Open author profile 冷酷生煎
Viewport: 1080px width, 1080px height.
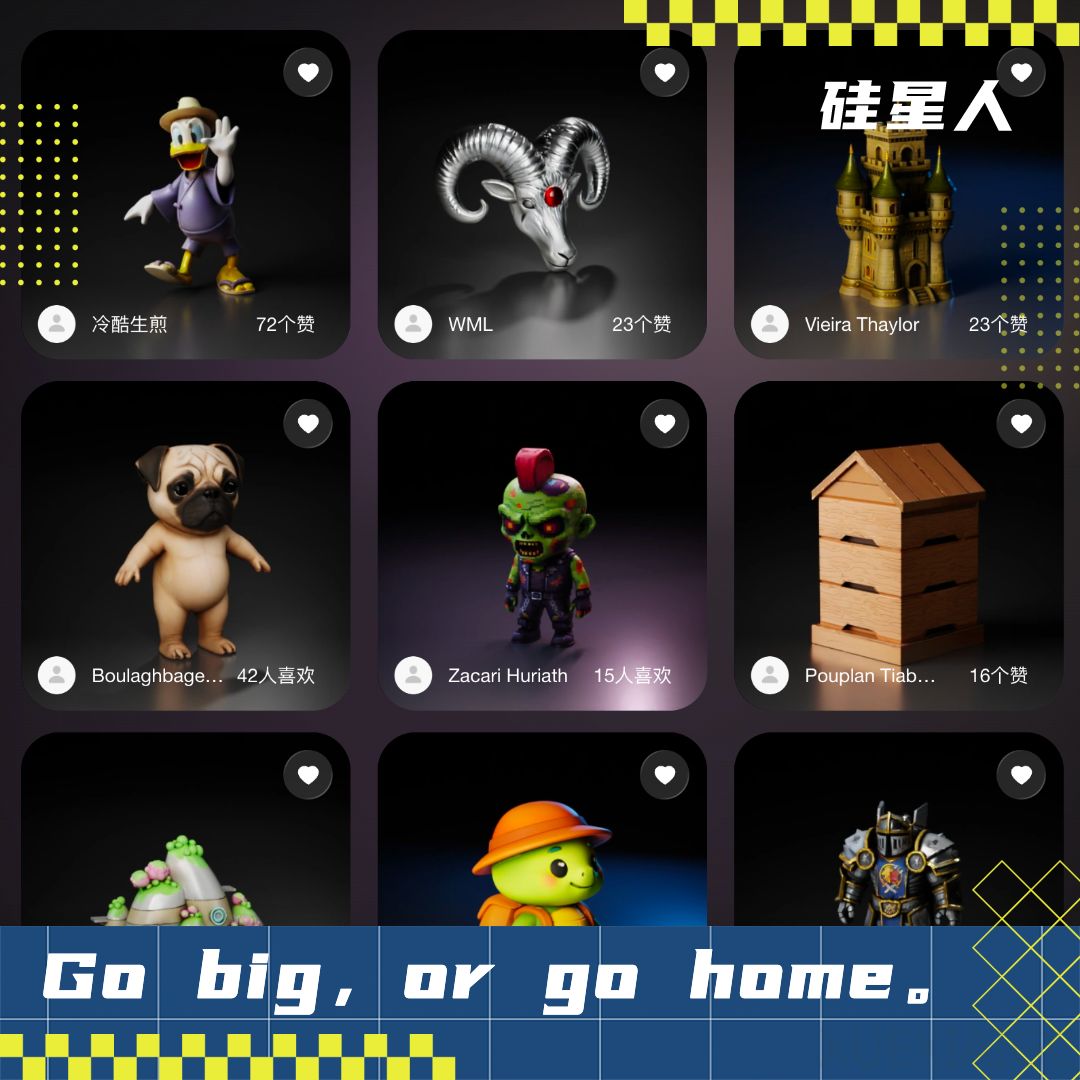pos(57,324)
